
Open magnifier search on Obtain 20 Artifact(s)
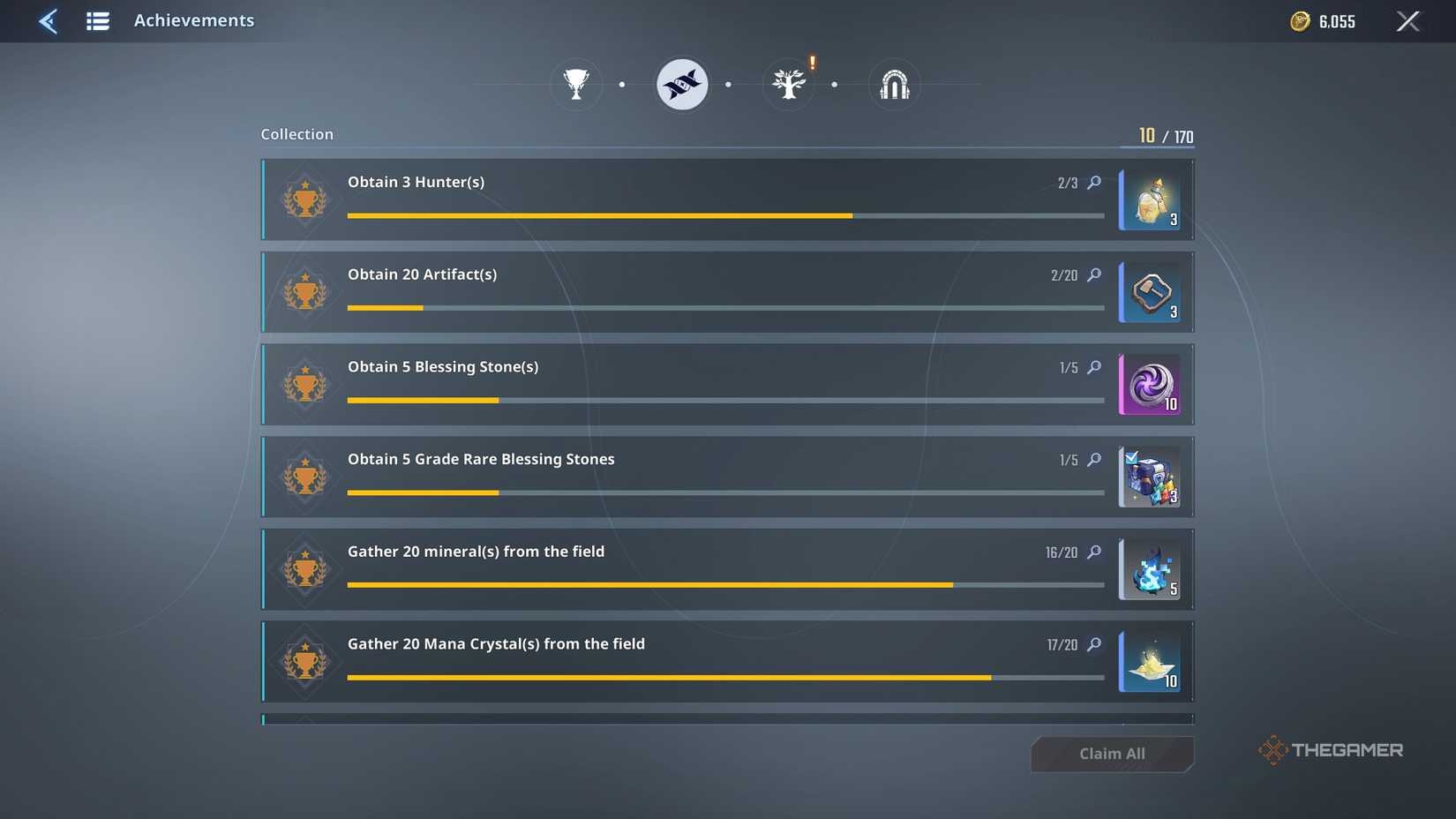(x=1094, y=275)
